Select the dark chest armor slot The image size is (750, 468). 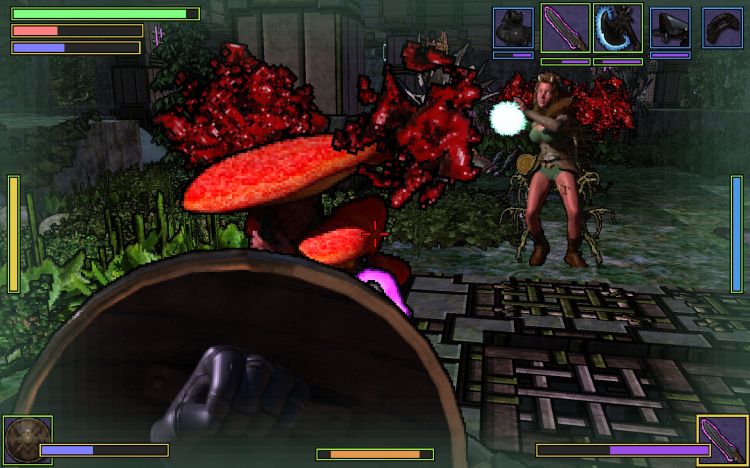coord(513,27)
